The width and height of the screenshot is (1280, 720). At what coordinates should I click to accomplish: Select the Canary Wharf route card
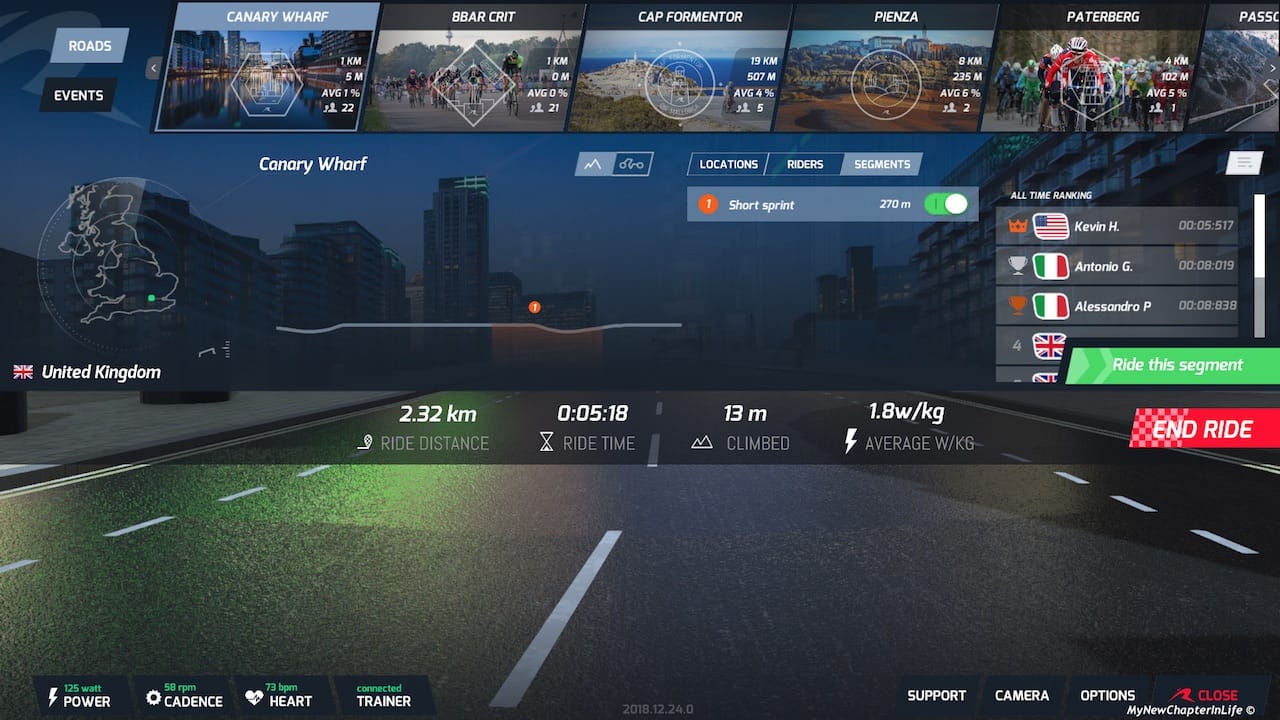coord(269,68)
